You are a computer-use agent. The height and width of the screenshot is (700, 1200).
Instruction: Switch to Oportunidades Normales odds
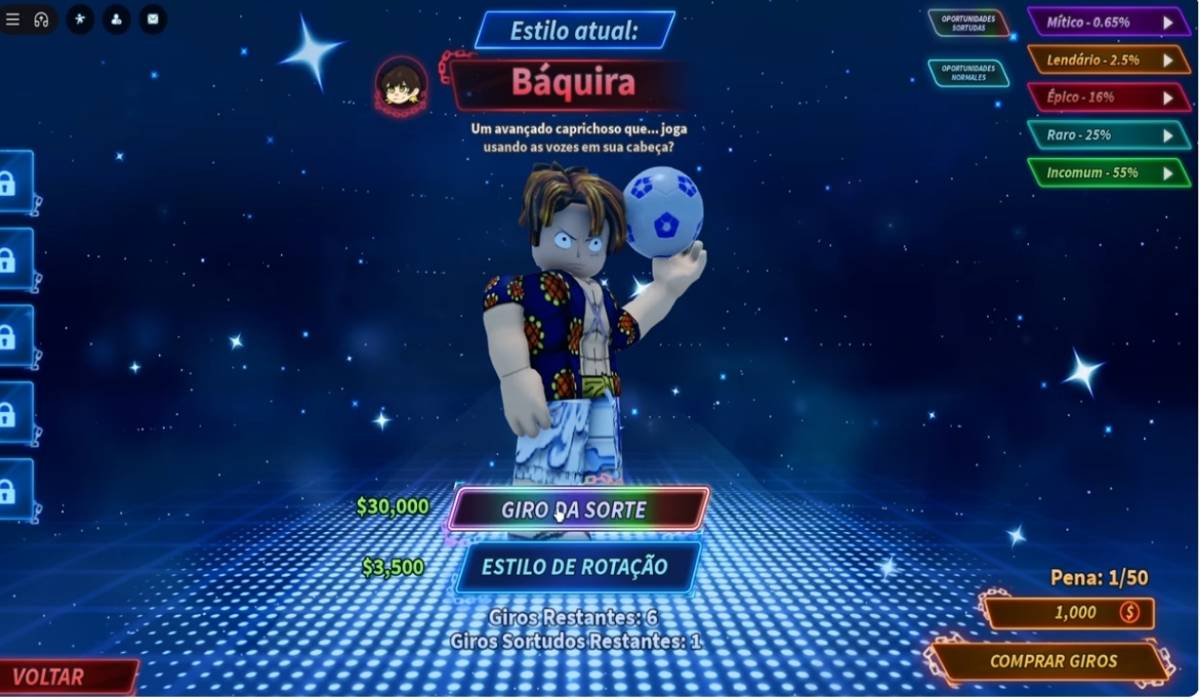(968, 73)
